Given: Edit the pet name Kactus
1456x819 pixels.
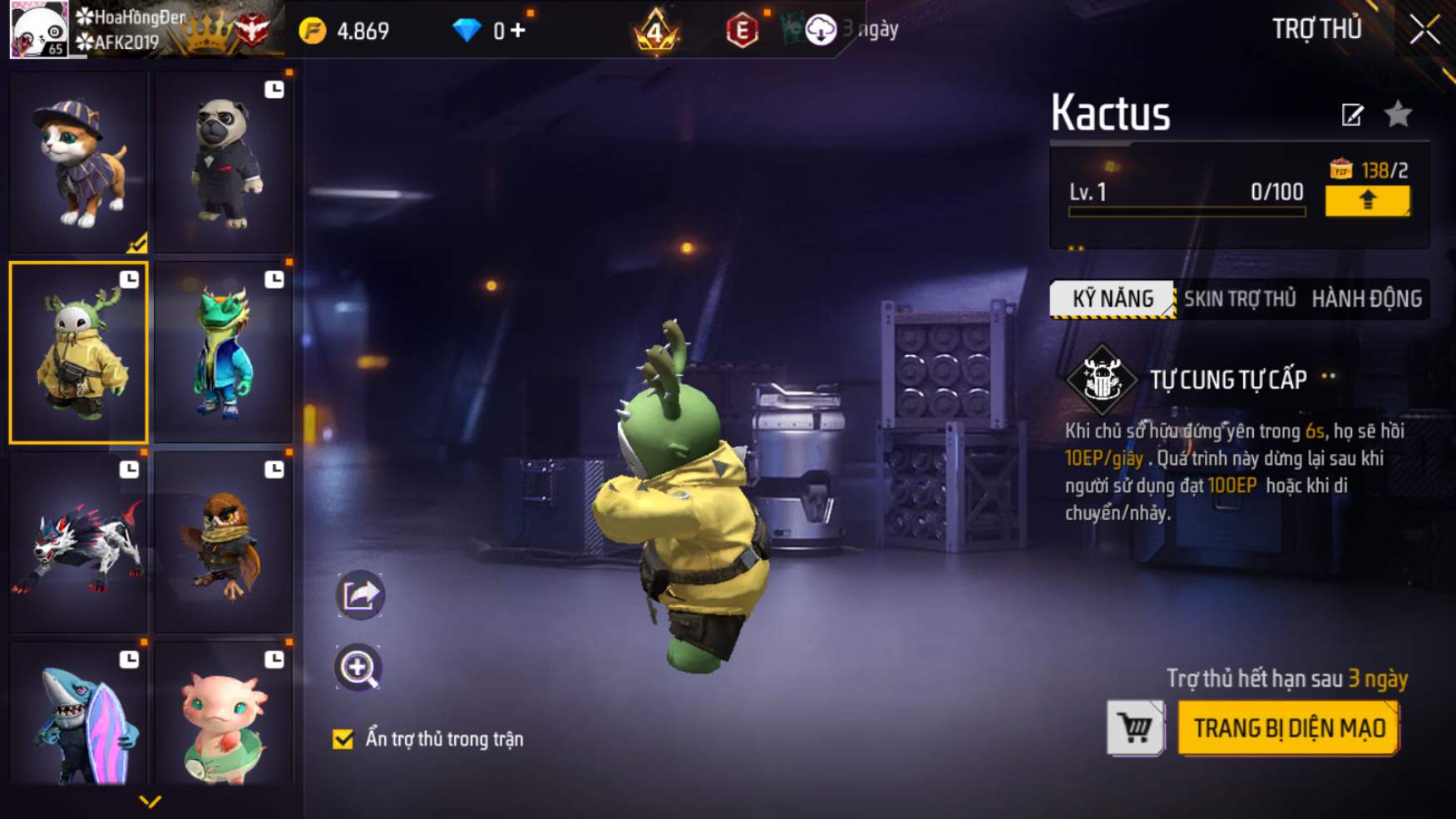Looking at the screenshot, I should [1352, 115].
